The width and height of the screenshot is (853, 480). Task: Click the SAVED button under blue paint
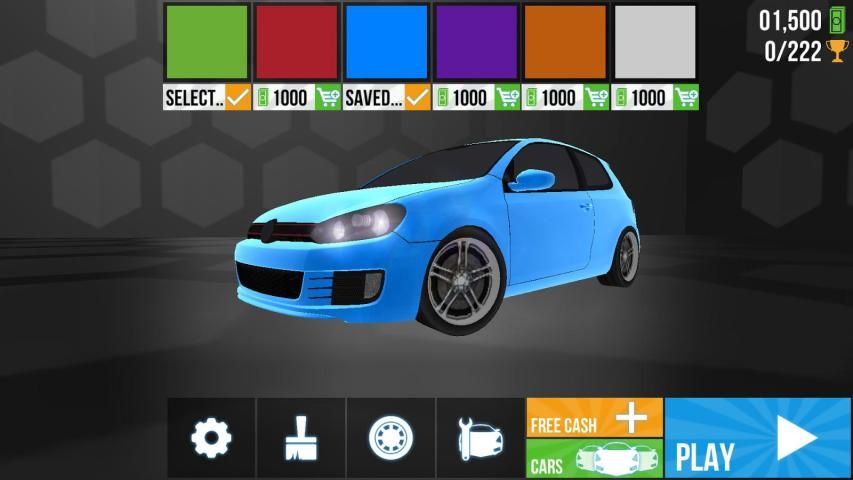pyautogui.click(x=386, y=97)
